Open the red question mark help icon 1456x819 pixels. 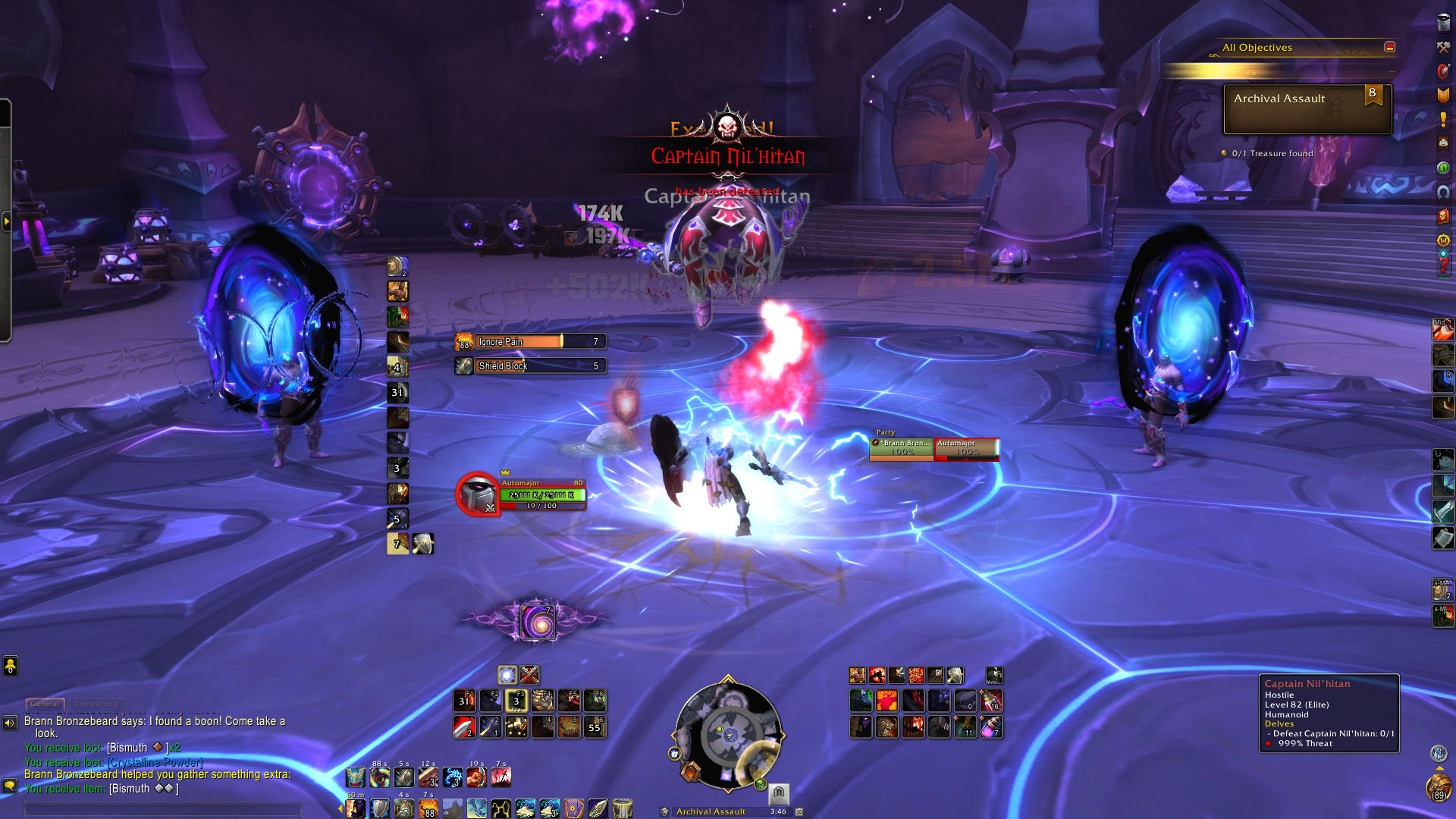[1443, 265]
